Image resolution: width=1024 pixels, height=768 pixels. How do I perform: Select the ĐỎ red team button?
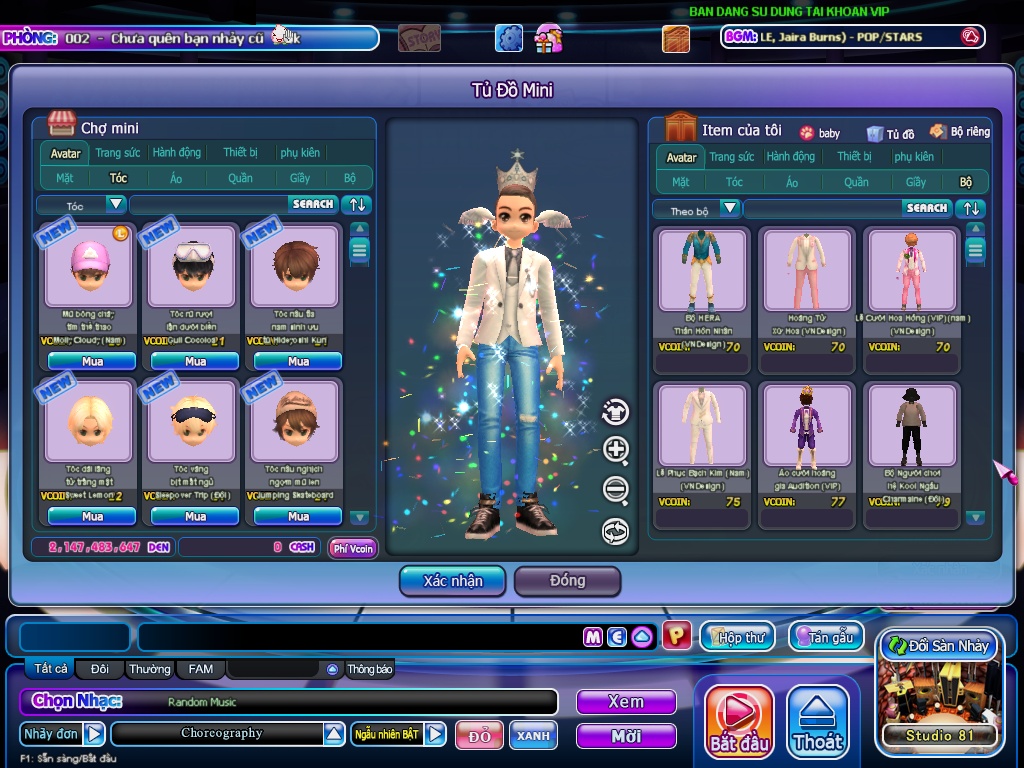point(480,736)
